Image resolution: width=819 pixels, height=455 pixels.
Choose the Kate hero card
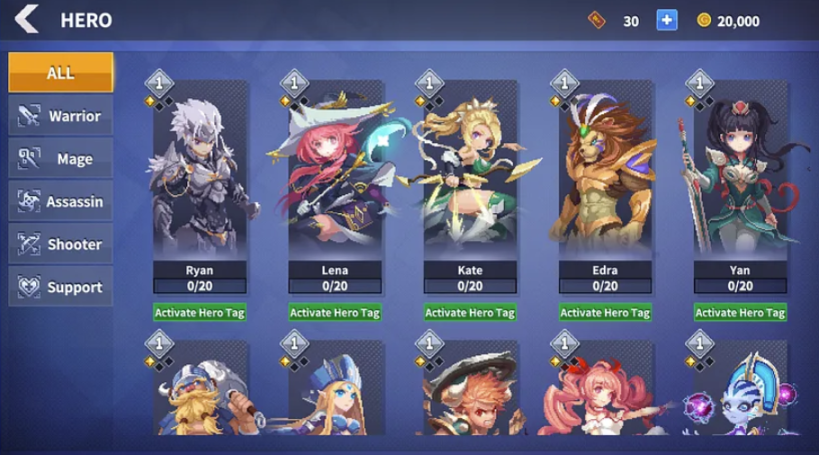click(x=469, y=180)
